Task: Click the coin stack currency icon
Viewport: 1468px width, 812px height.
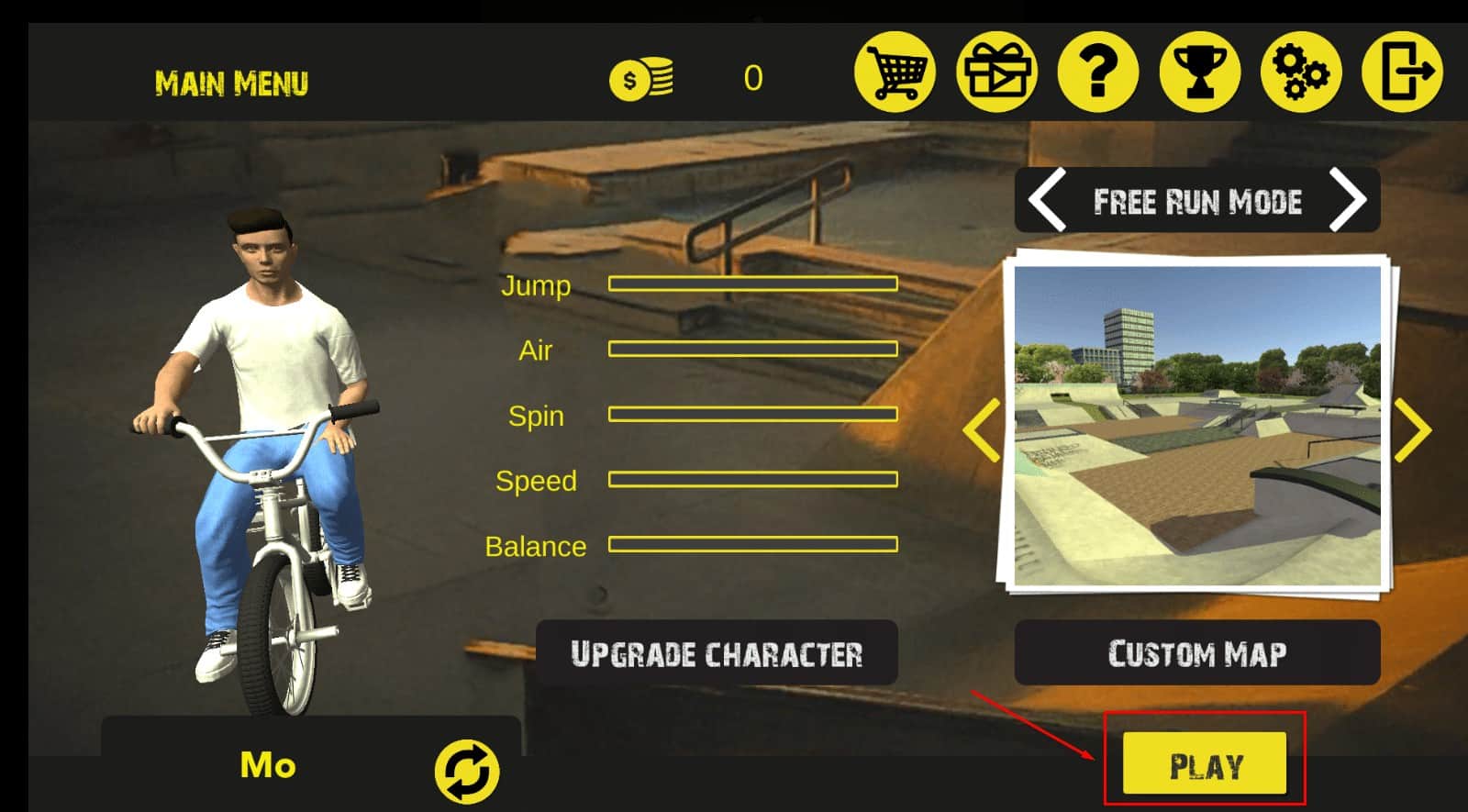Action: click(x=641, y=79)
